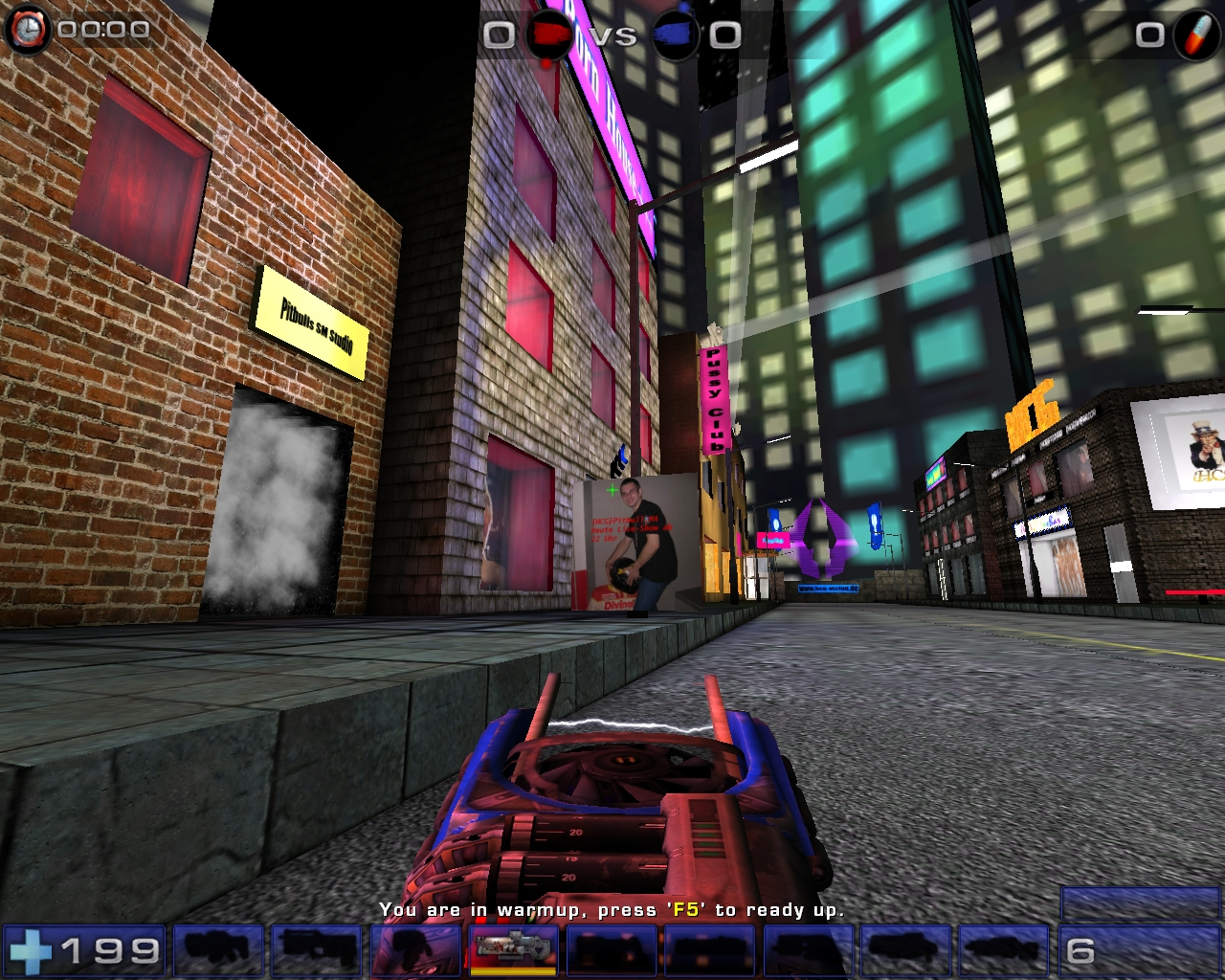Select the Assault Rifle weapon slot
Viewport: 1225px width, 980px height.
tap(314, 951)
